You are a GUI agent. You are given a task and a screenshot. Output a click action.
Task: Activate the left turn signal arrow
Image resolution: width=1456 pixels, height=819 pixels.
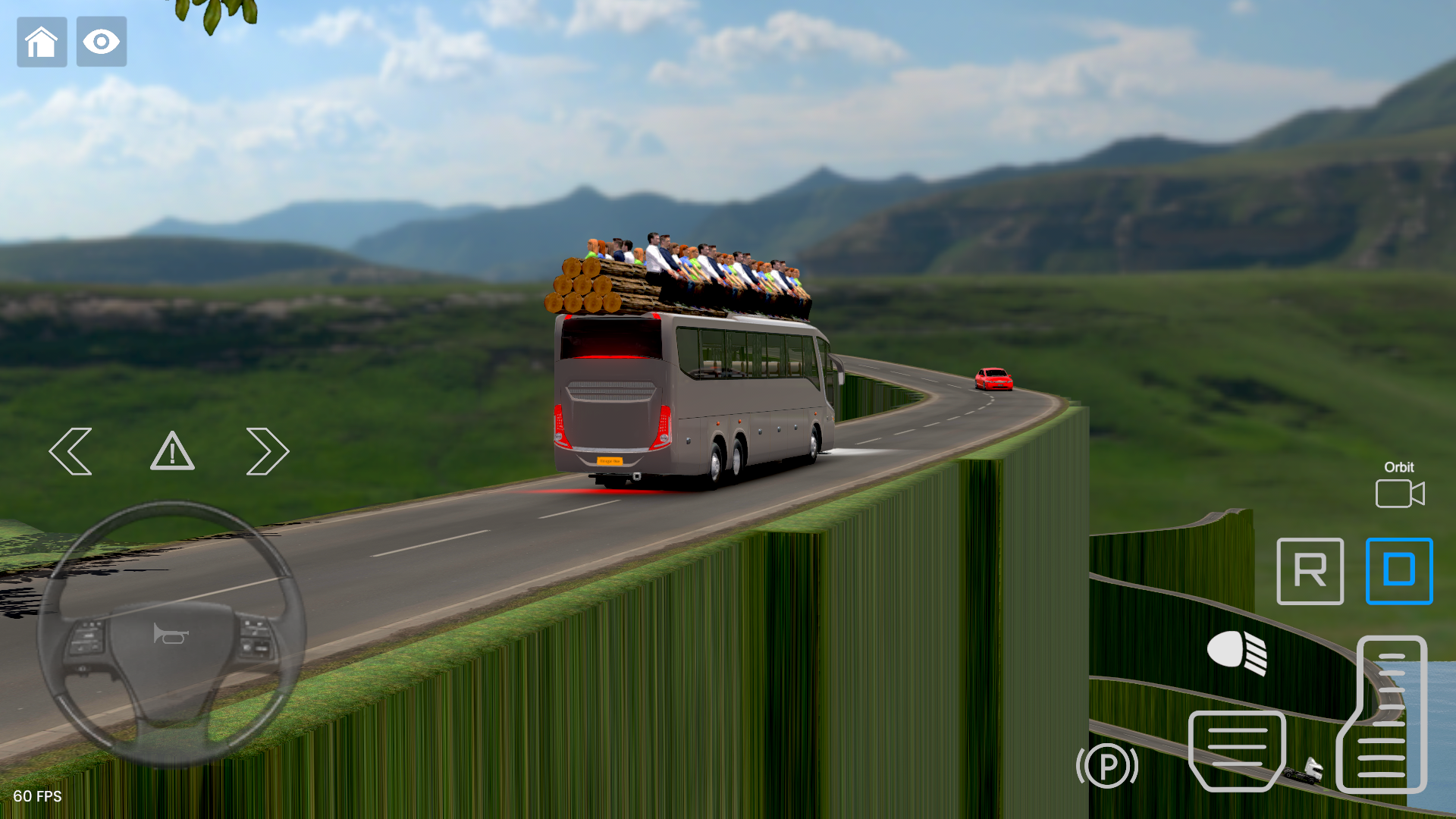[x=71, y=450]
